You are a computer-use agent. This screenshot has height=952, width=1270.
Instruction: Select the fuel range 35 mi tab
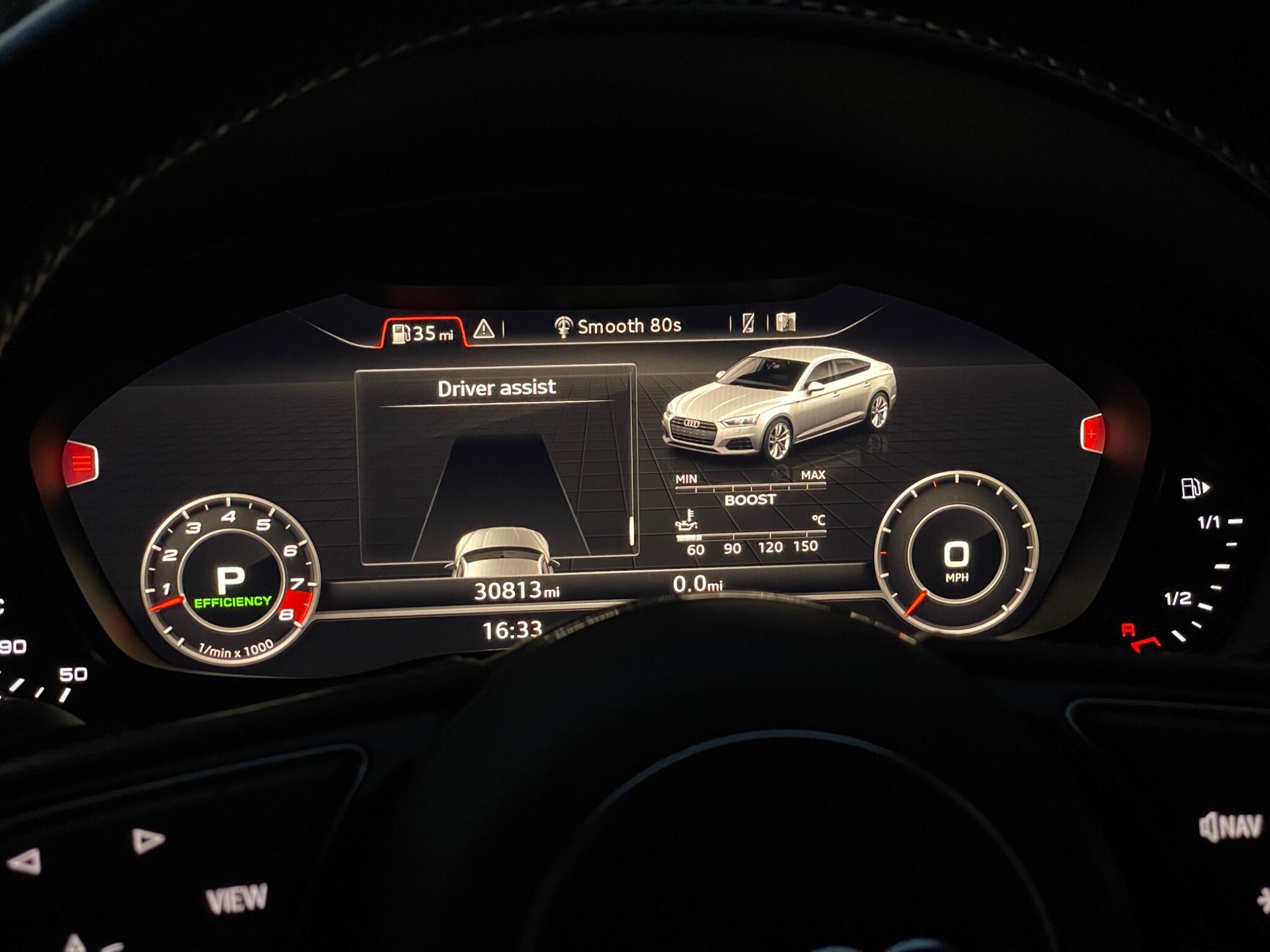pyautogui.click(x=424, y=333)
